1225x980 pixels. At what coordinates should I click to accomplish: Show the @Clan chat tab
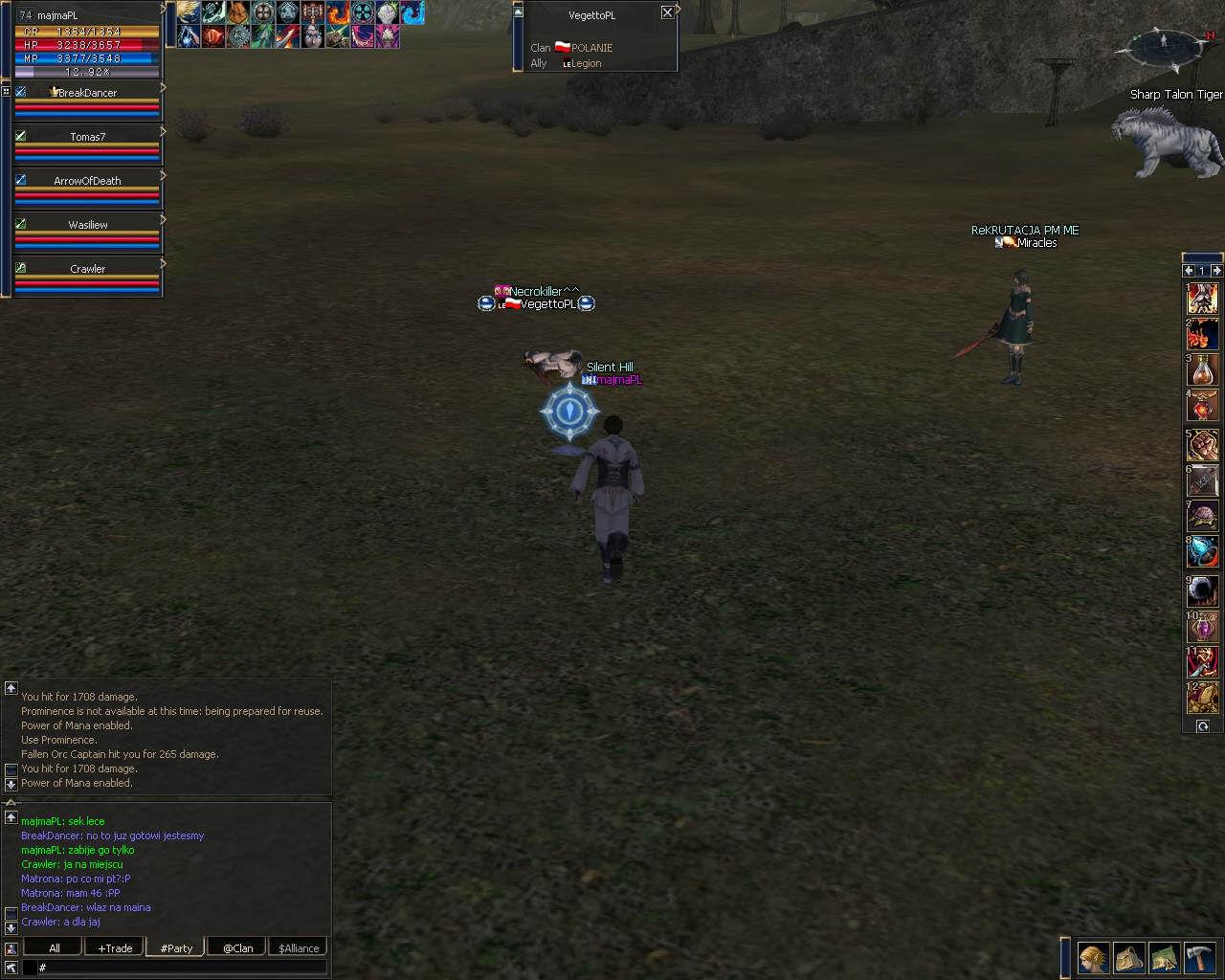[237, 947]
